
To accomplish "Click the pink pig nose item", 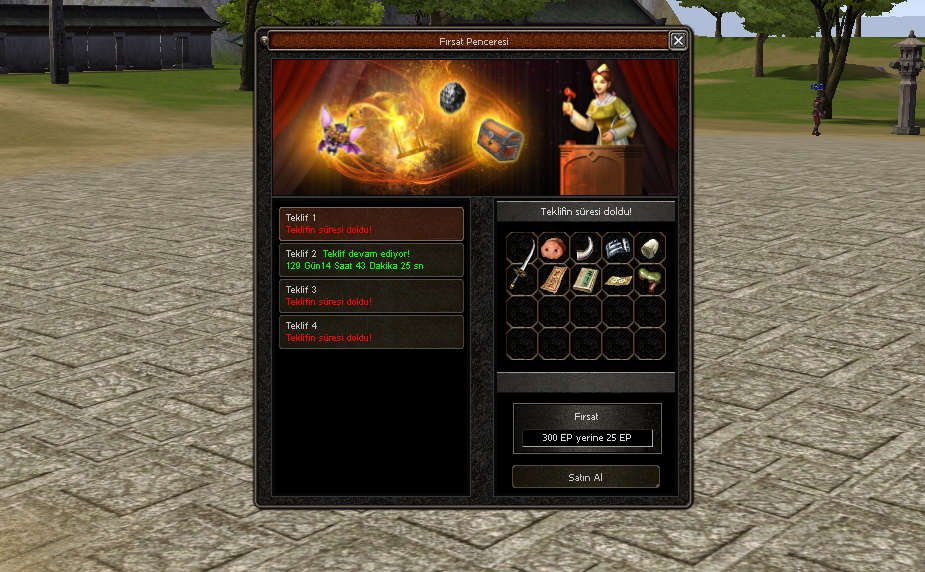I will [x=554, y=248].
